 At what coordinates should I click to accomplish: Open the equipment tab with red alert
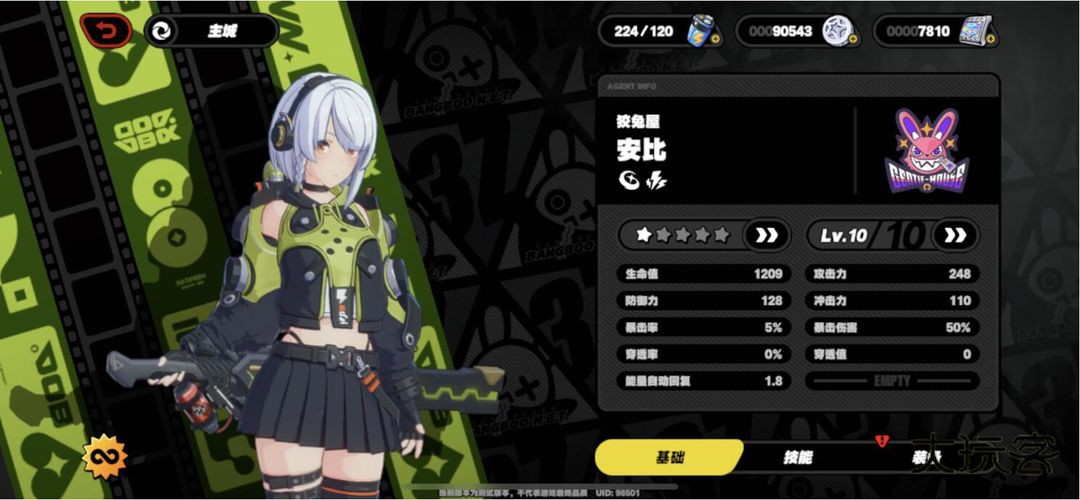coord(925,458)
